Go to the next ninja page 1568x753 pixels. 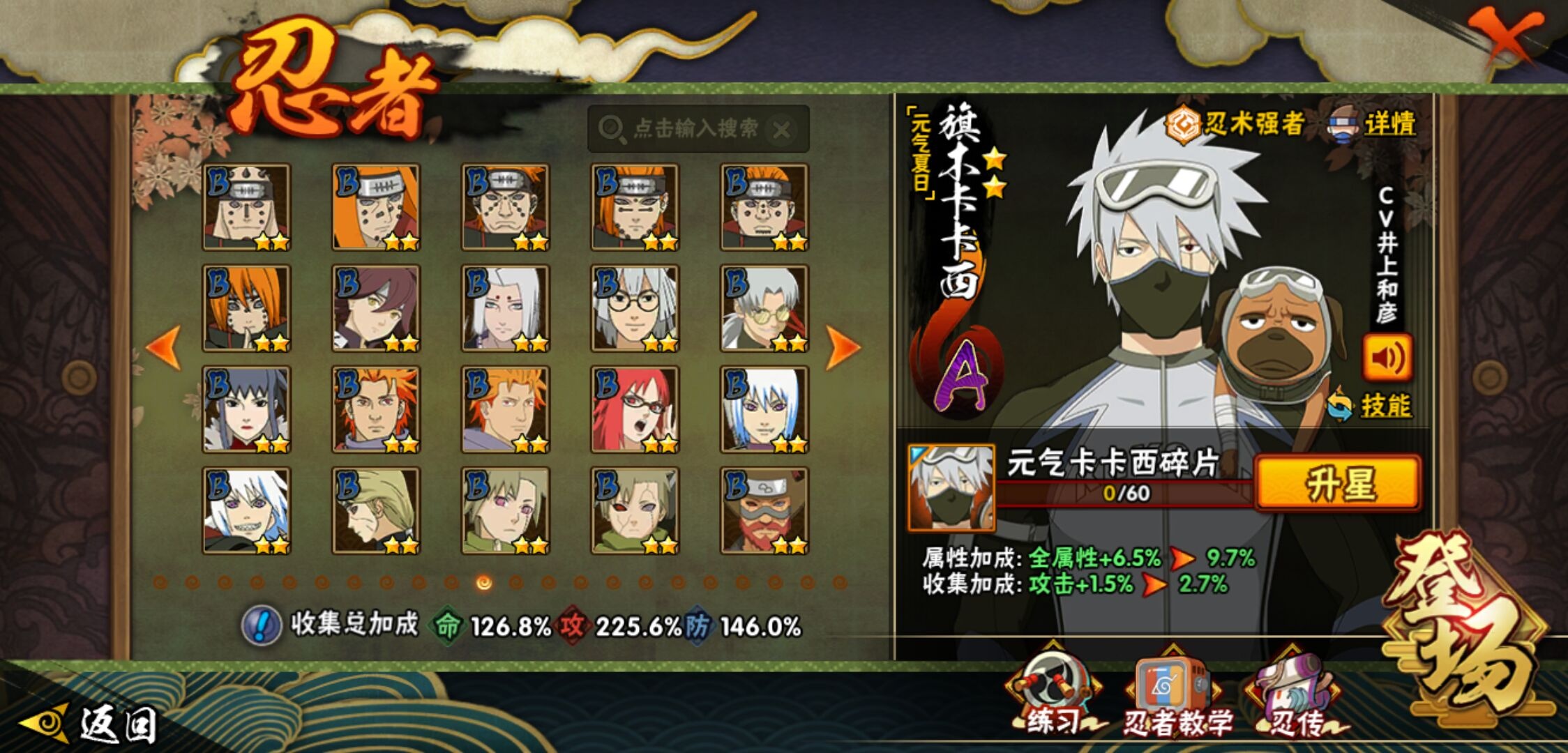click(842, 347)
